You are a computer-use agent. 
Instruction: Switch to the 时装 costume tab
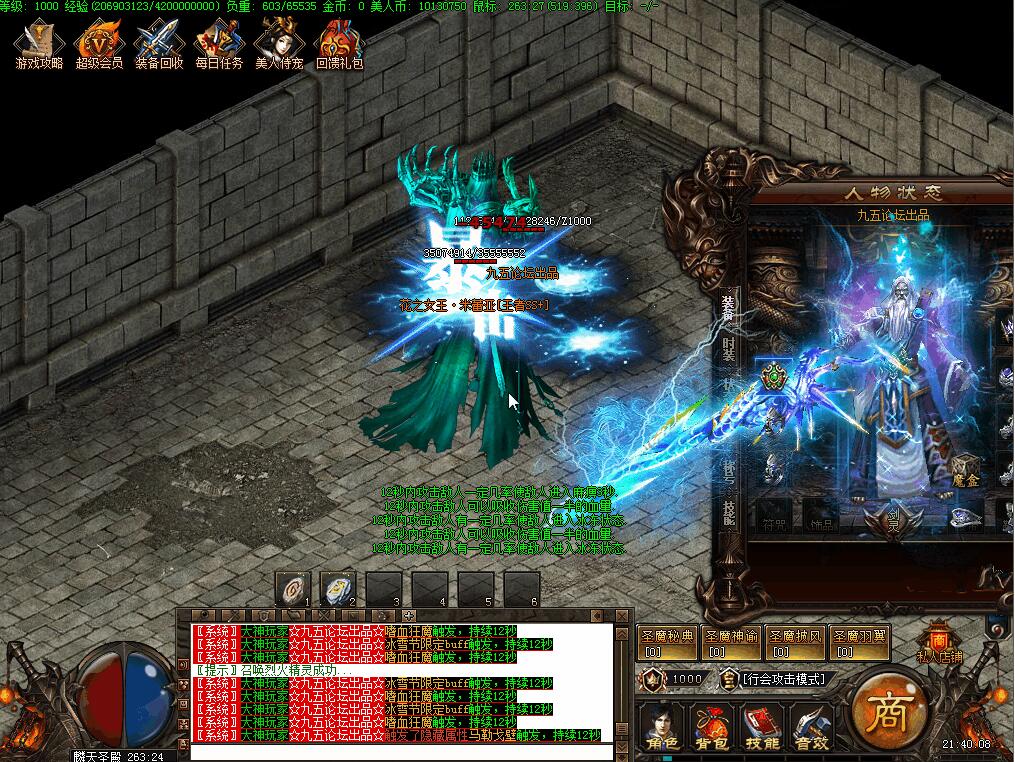(x=729, y=351)
